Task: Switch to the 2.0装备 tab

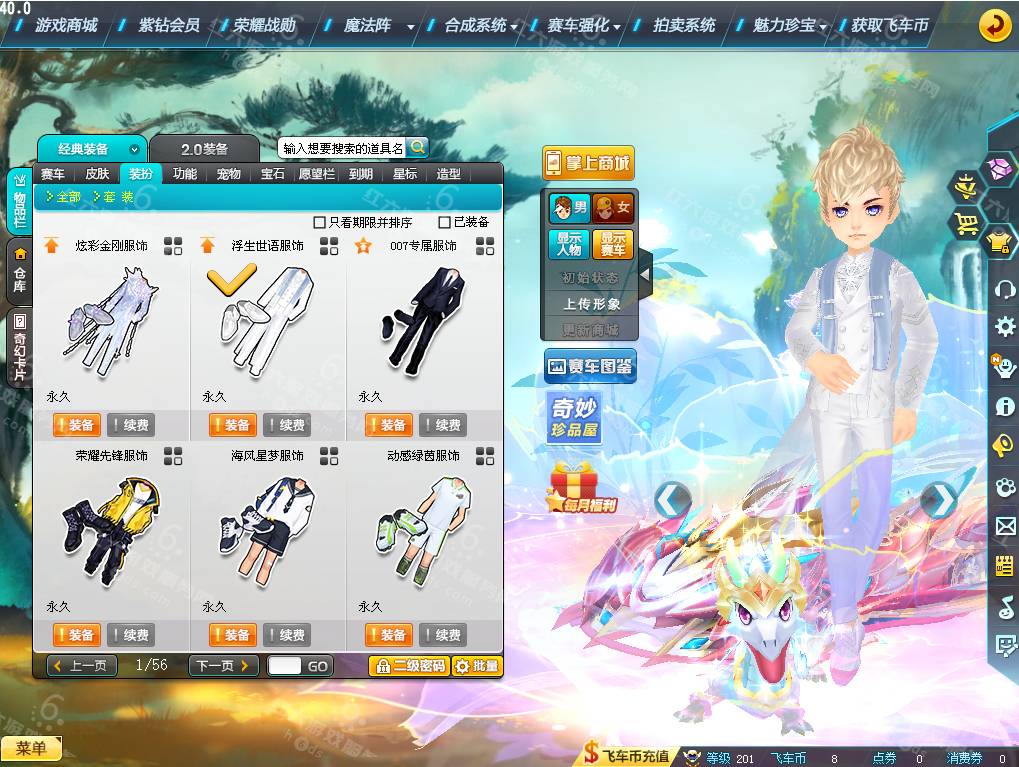Action: (204, 149)
